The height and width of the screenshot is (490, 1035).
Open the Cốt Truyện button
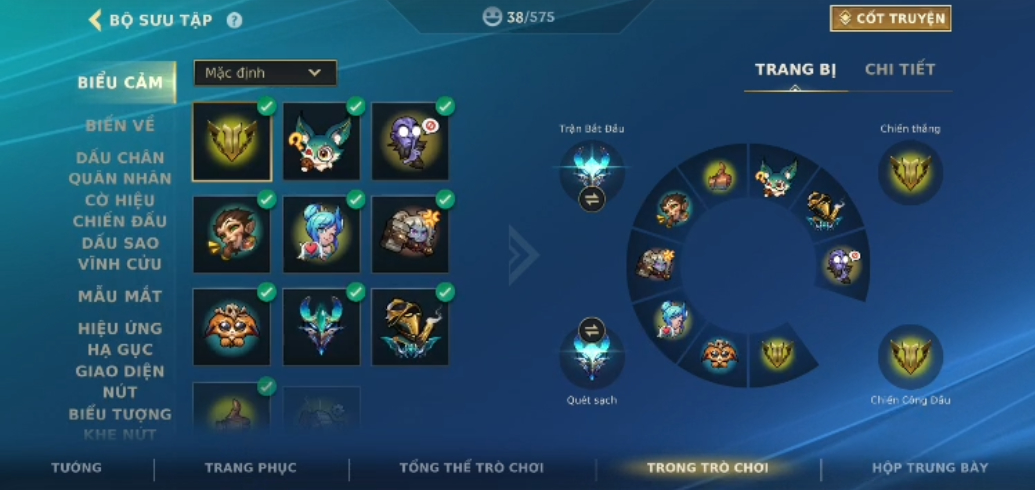(x=890, y=18)
